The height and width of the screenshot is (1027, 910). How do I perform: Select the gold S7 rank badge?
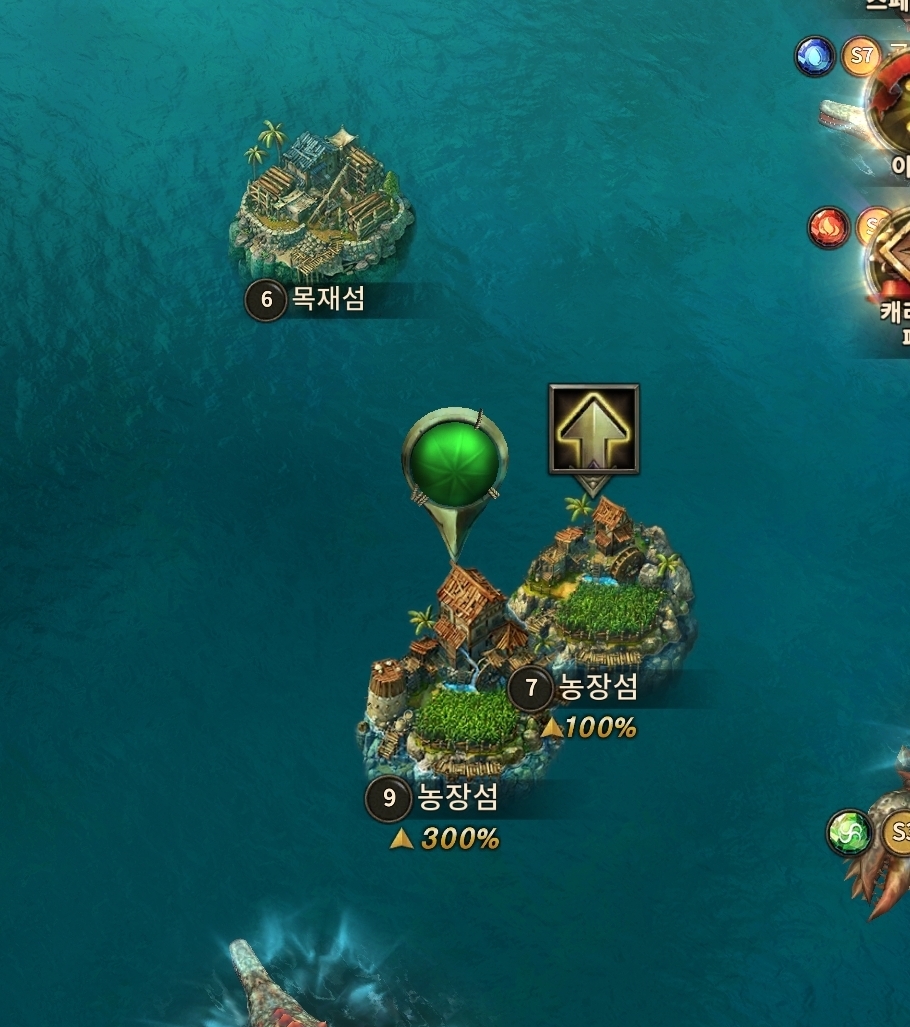click(861, 56)
